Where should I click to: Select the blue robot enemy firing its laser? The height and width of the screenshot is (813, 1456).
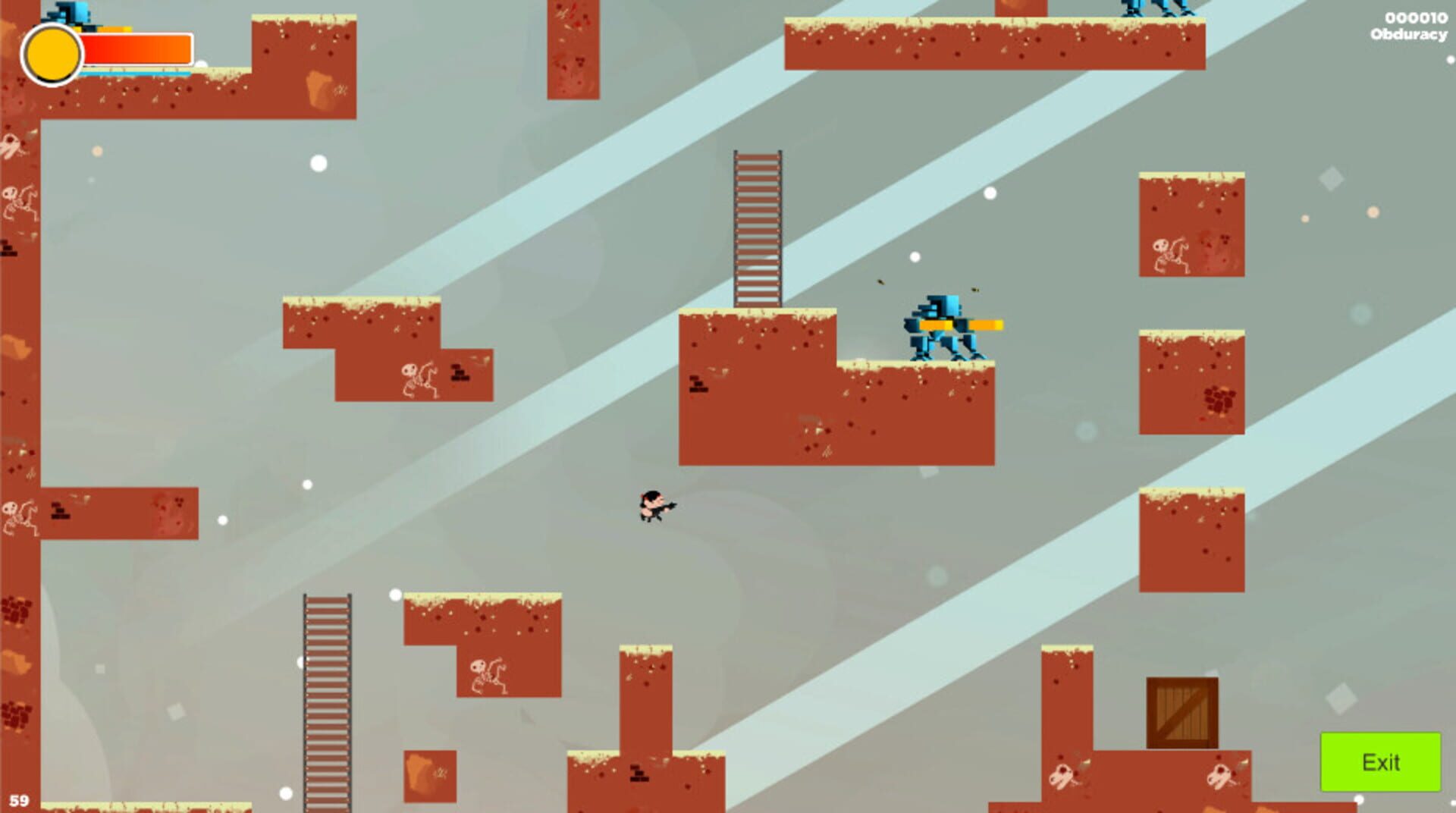click(x=940, y=325)
